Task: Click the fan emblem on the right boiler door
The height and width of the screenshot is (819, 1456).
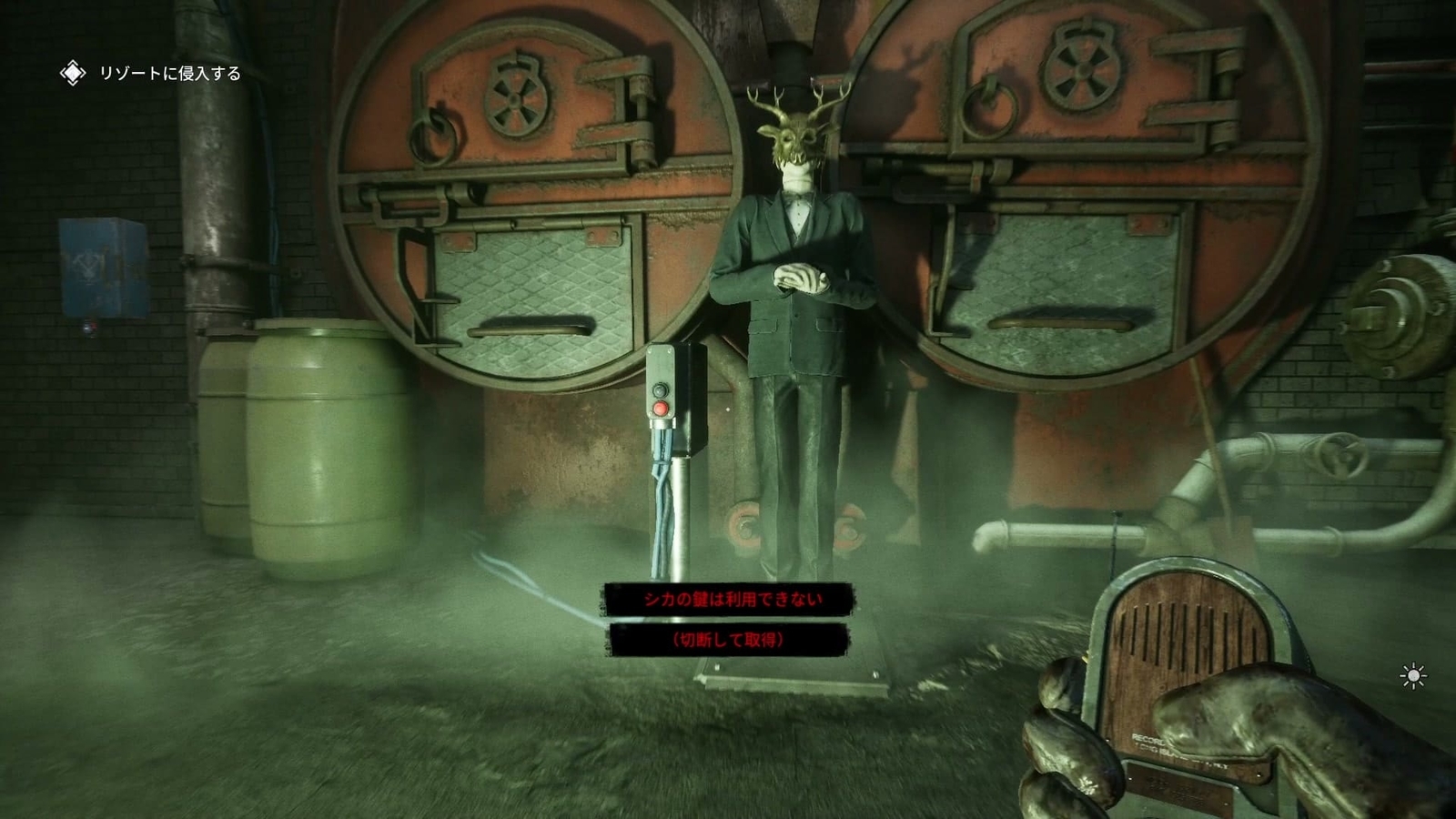Action: point(1083,68)
